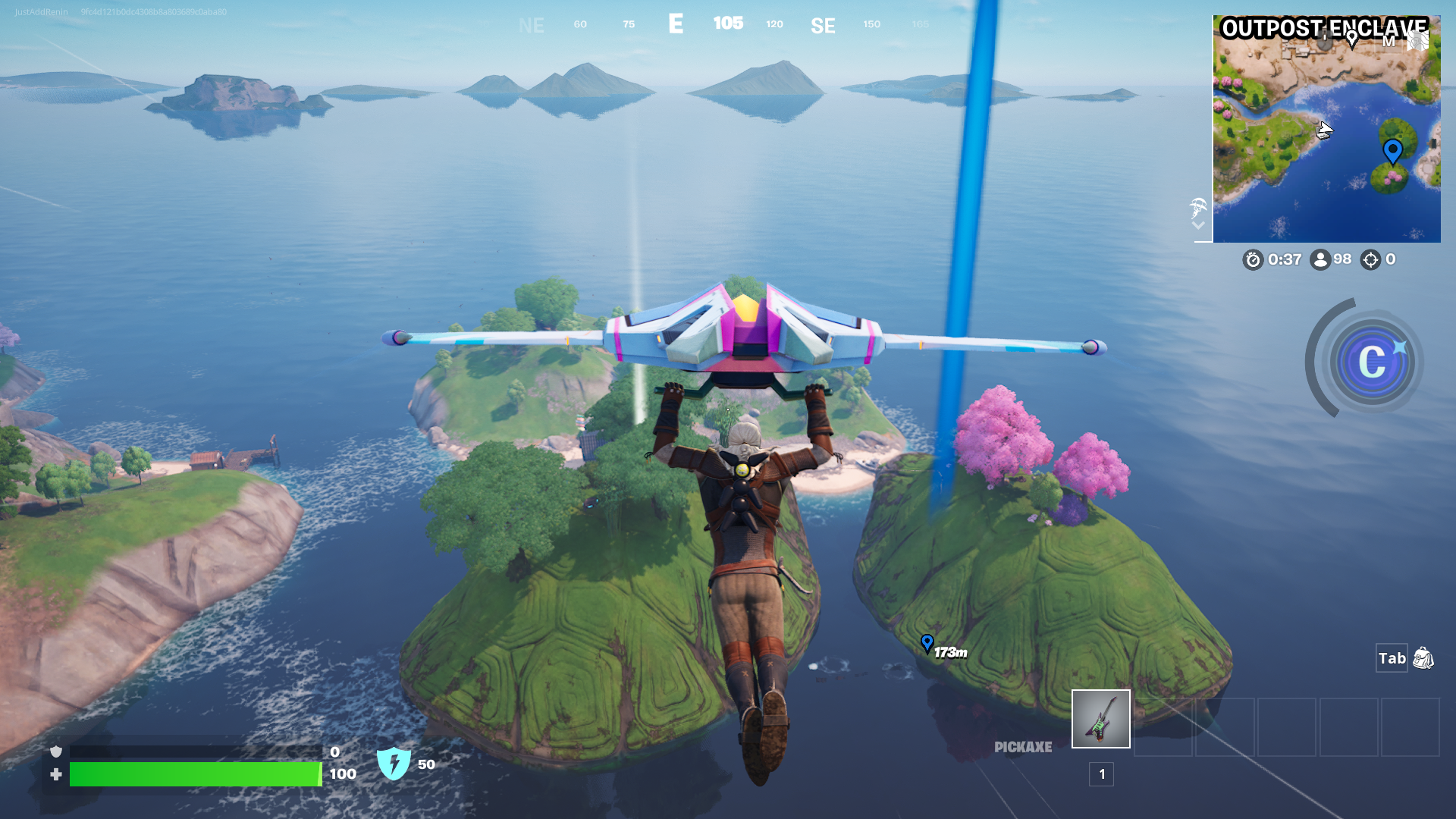This screenshot has width=1456, height=819.
Task: Select the PICKAXE hotbar label
Action: pos(1022,747)
